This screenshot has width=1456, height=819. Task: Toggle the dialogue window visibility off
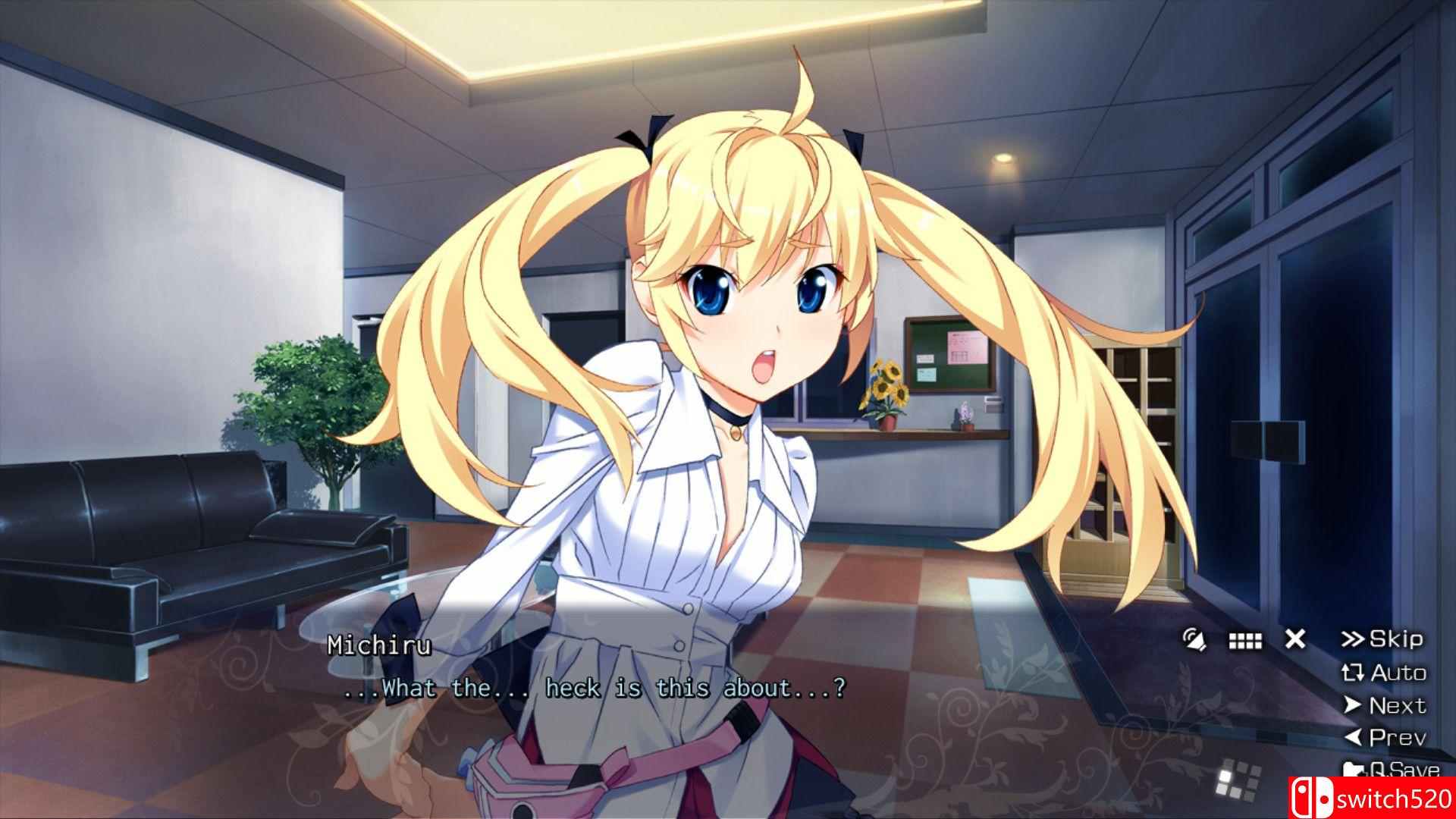(1294, 639)
